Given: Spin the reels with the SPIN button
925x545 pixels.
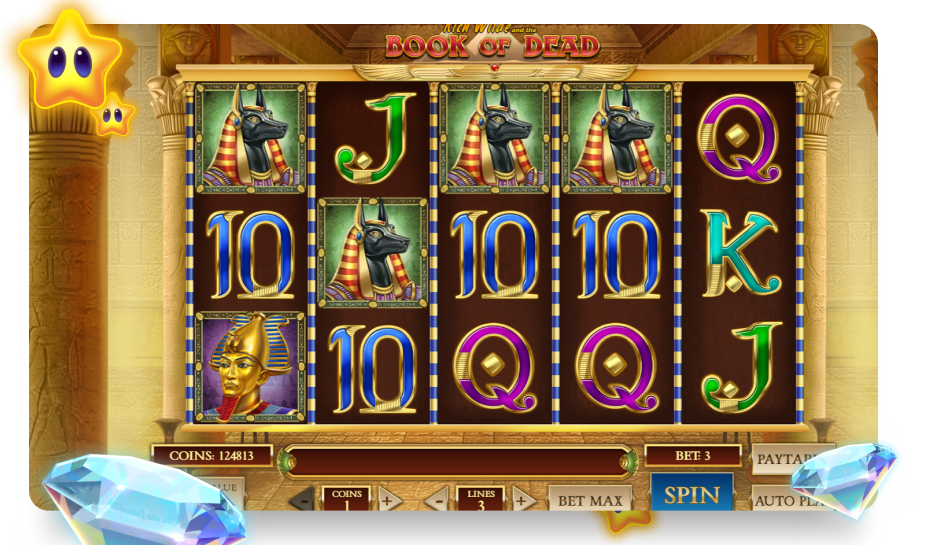Looking at the screenshot, I should pos(691,493).
